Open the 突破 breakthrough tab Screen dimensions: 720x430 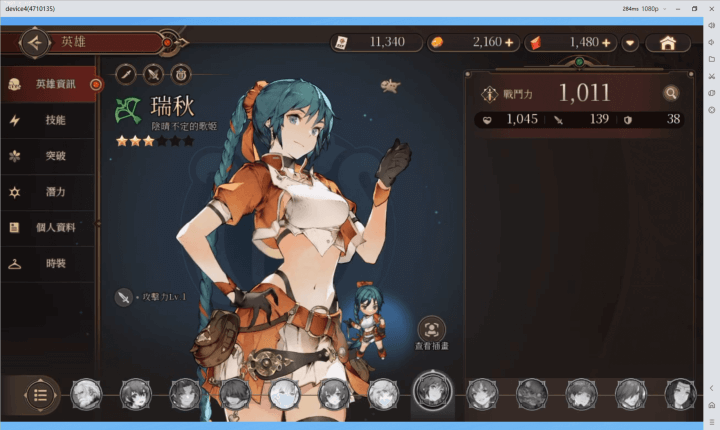pyautogui.click(x=50, y=156)
